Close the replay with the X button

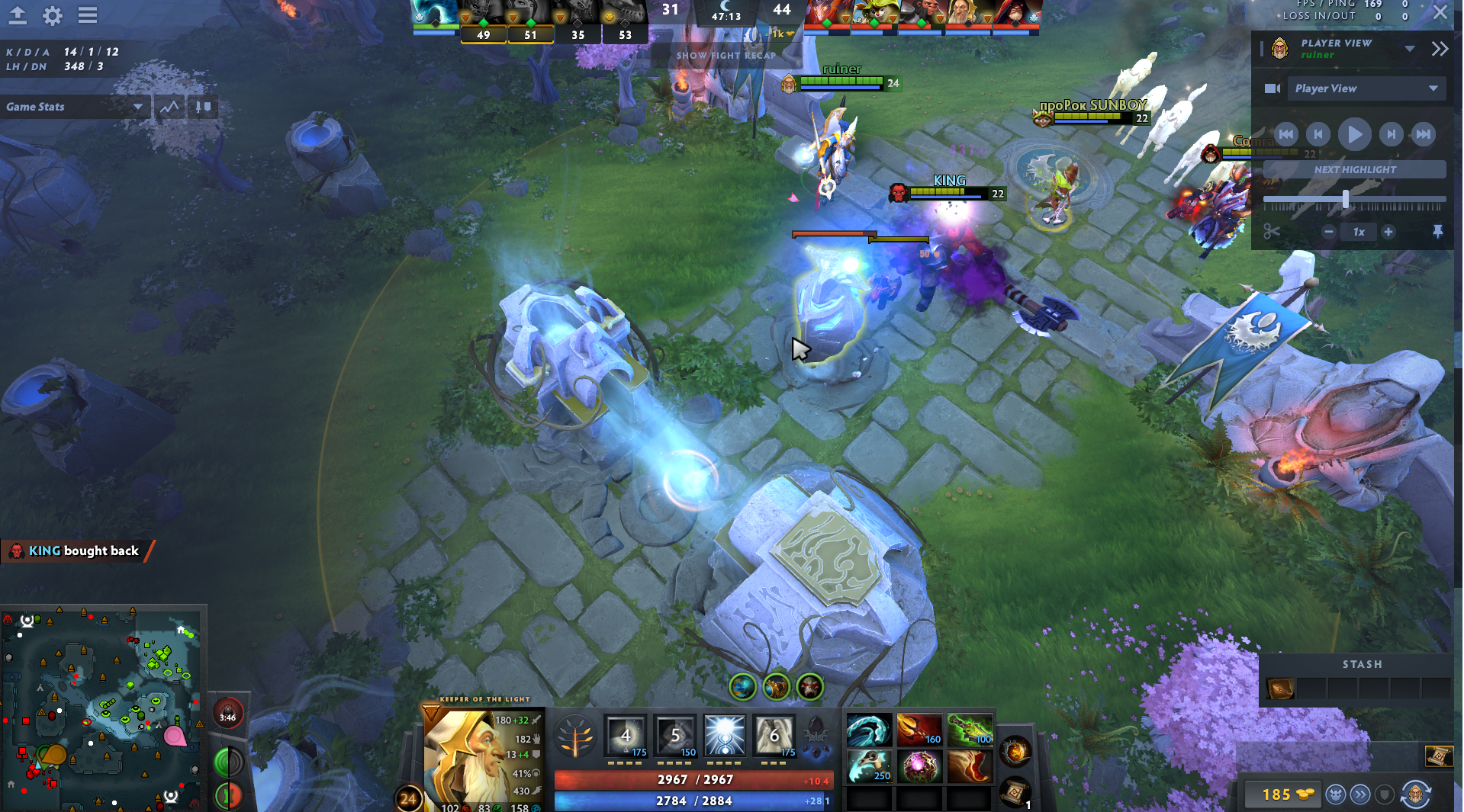[1440, 12]
